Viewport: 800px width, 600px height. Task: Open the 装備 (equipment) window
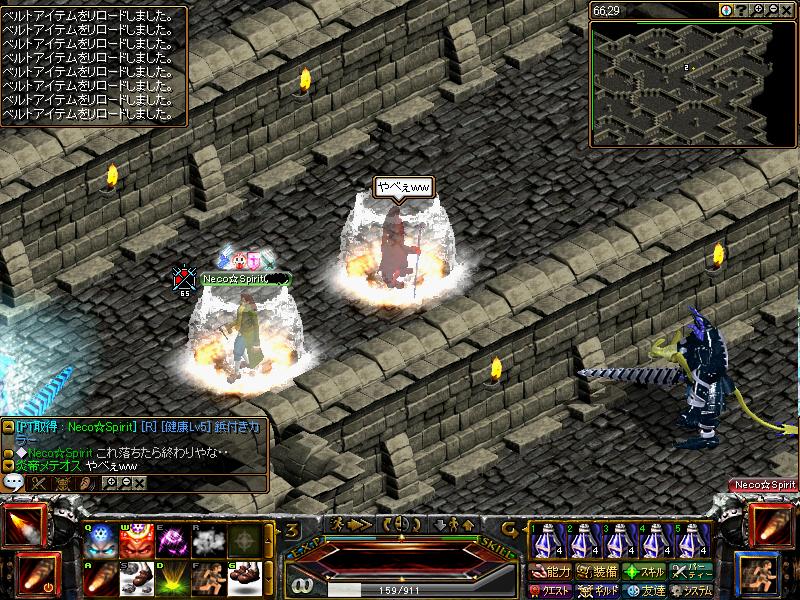597,572
